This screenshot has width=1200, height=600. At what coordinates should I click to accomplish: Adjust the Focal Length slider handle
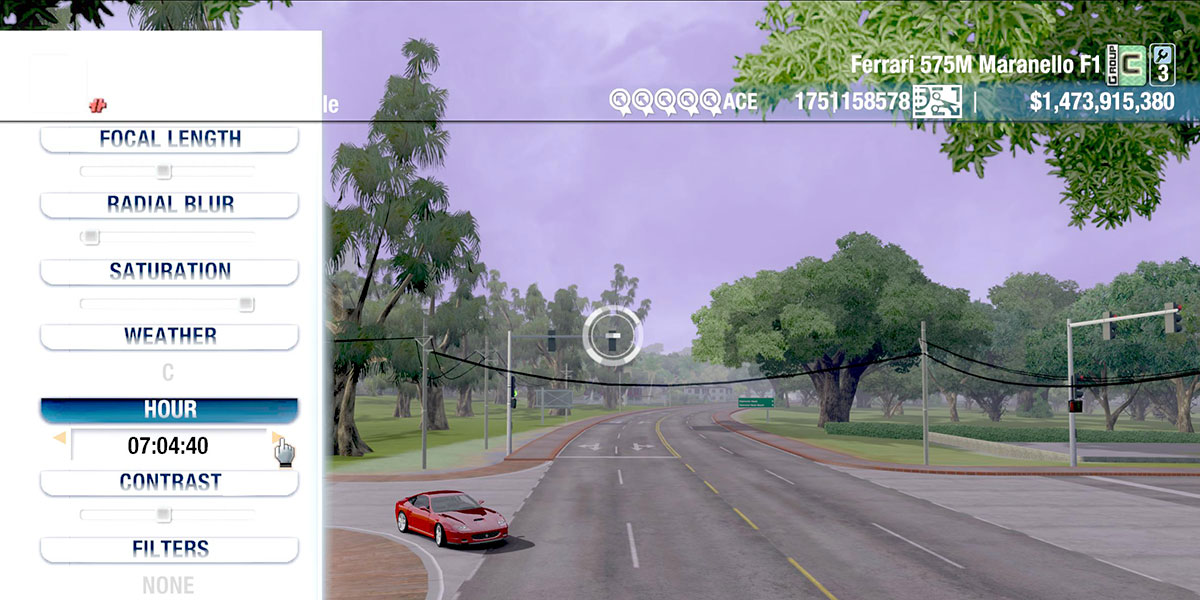tap(164, 171)
